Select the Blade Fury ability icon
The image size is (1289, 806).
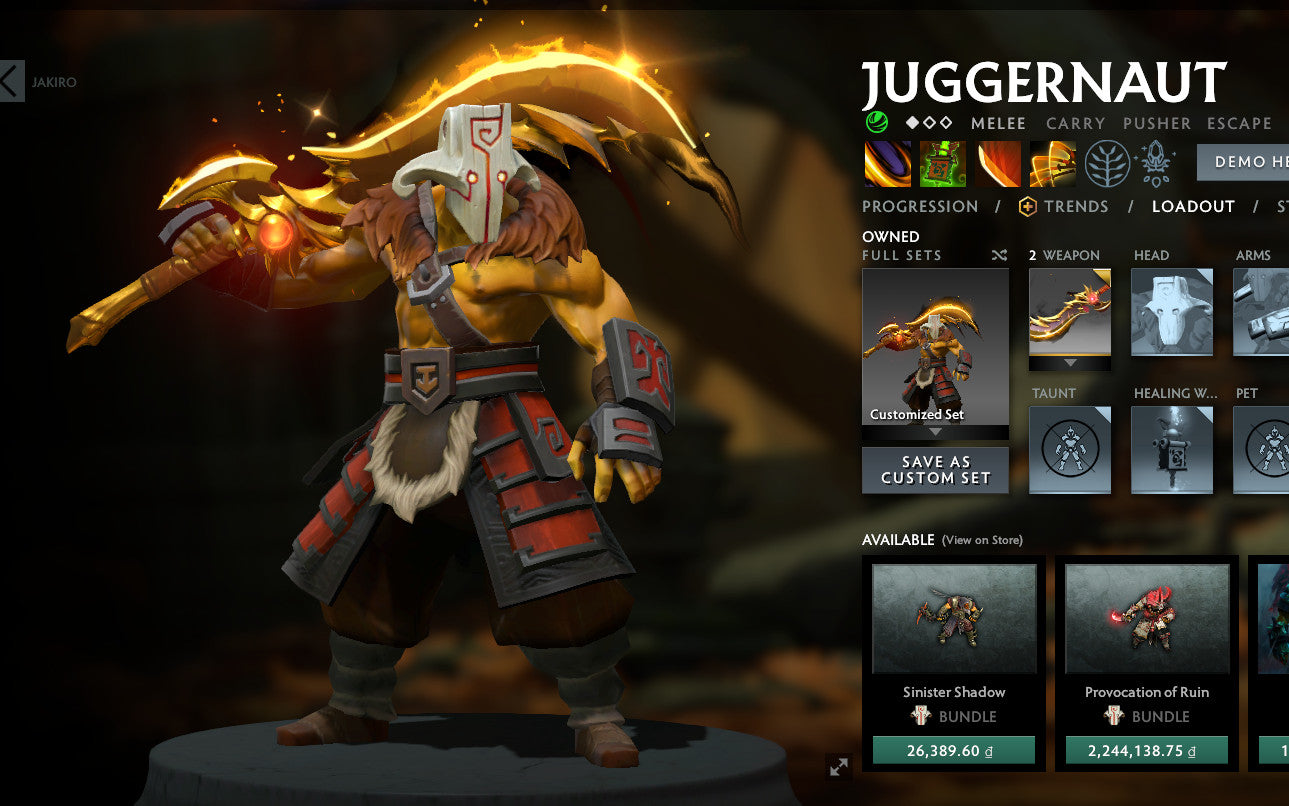click(x=886, y=163)
